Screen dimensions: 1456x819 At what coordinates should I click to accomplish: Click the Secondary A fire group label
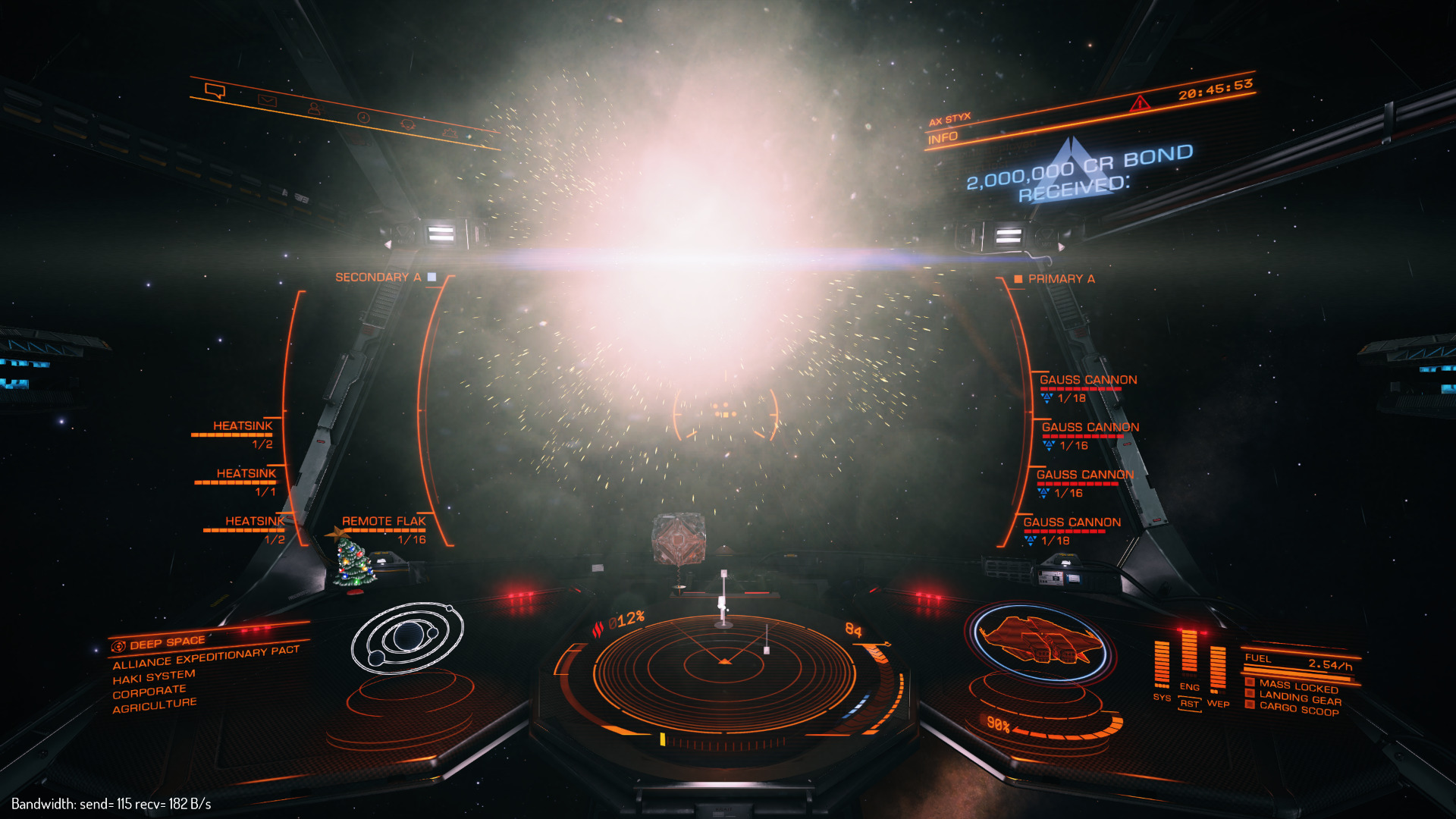pyautogui.click(x=378, y=278)
